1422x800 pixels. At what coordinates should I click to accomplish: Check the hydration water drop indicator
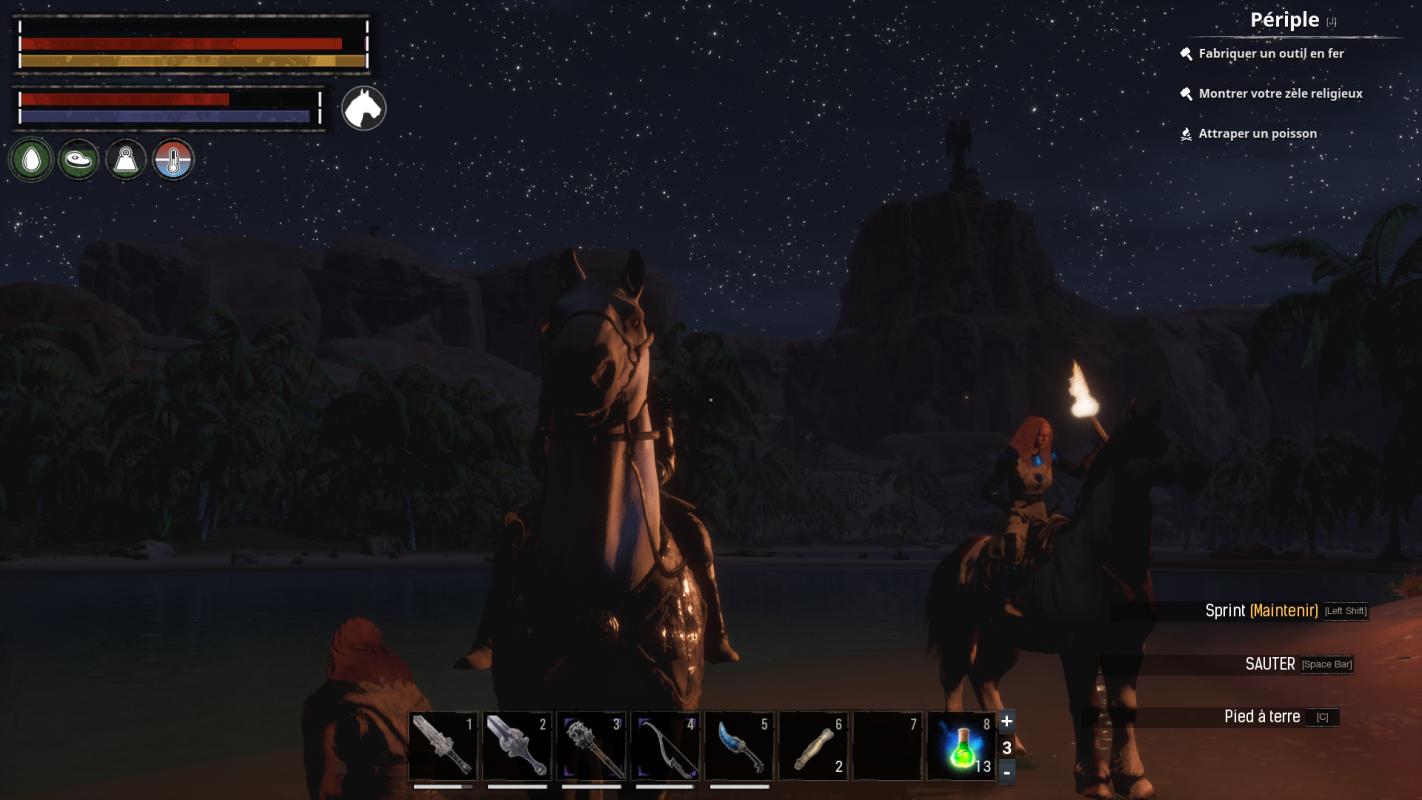[x=31, y=159]
